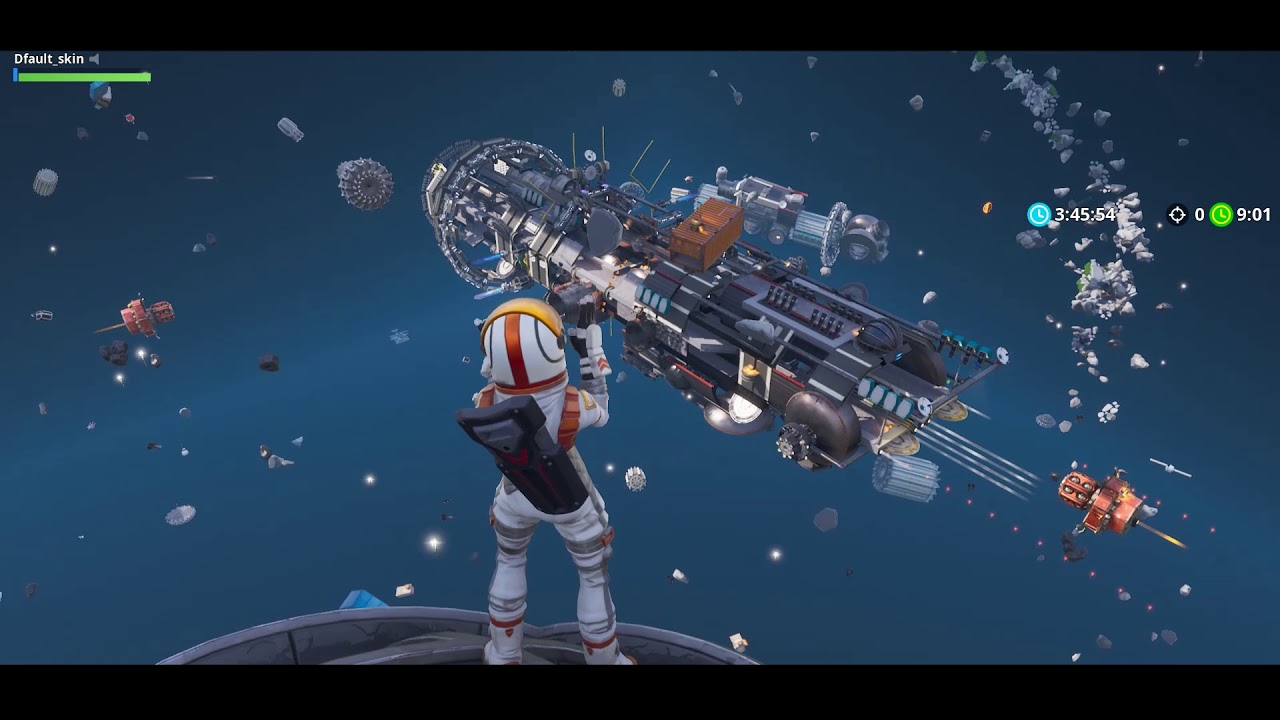Click the blue clock timer icon

point(1038,214)
